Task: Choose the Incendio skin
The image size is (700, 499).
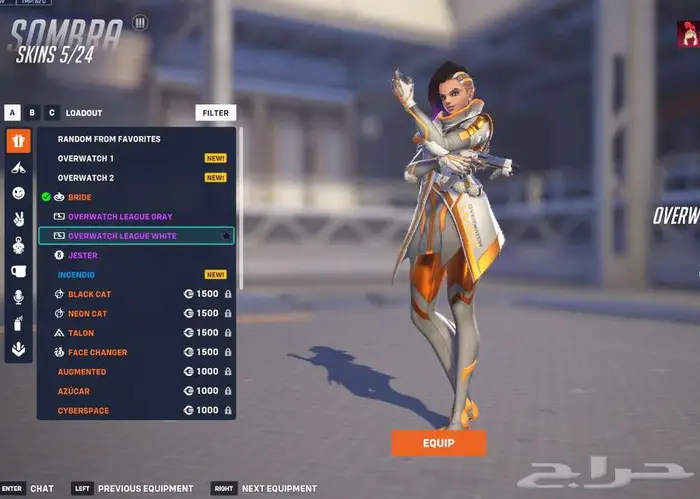Action: [76, 274]
